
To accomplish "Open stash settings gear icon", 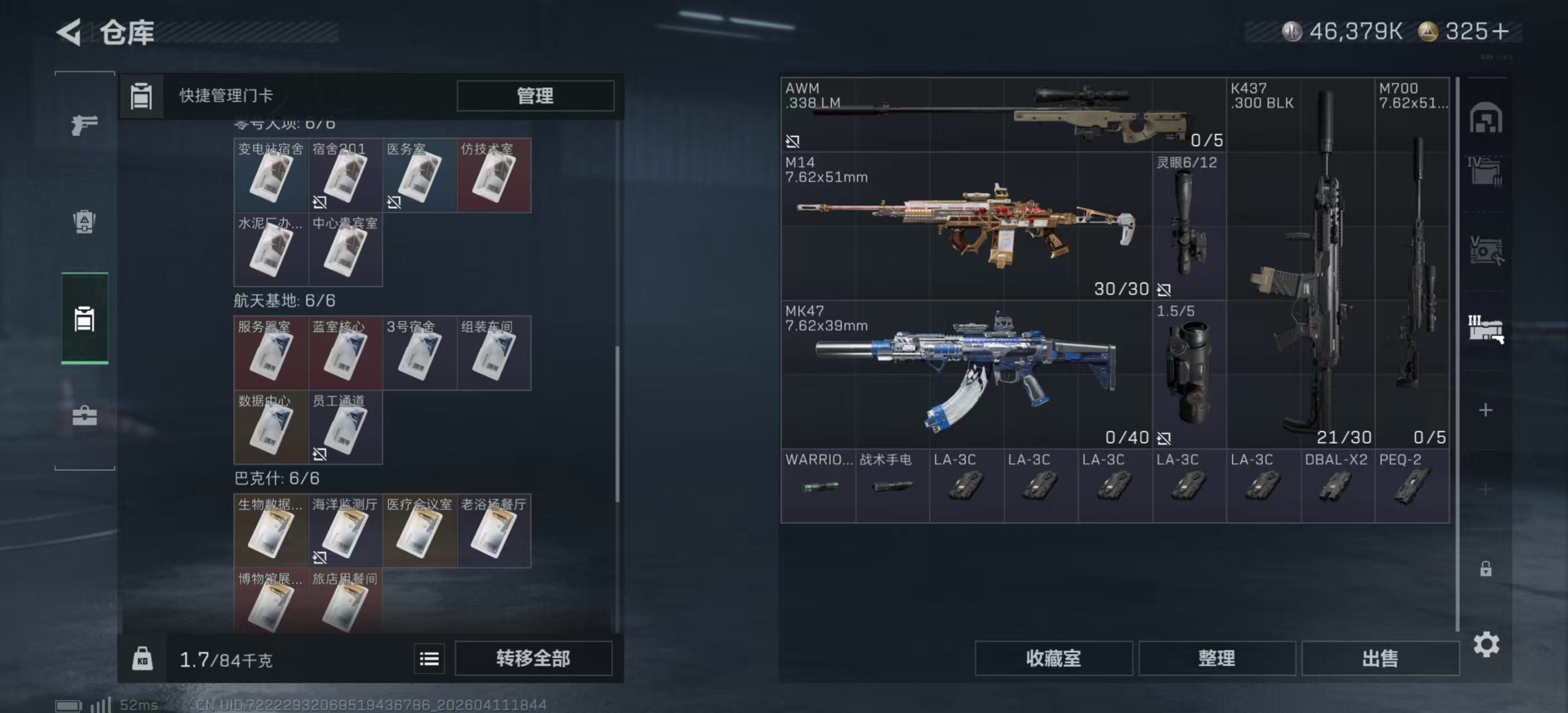I will [1485, 644].
